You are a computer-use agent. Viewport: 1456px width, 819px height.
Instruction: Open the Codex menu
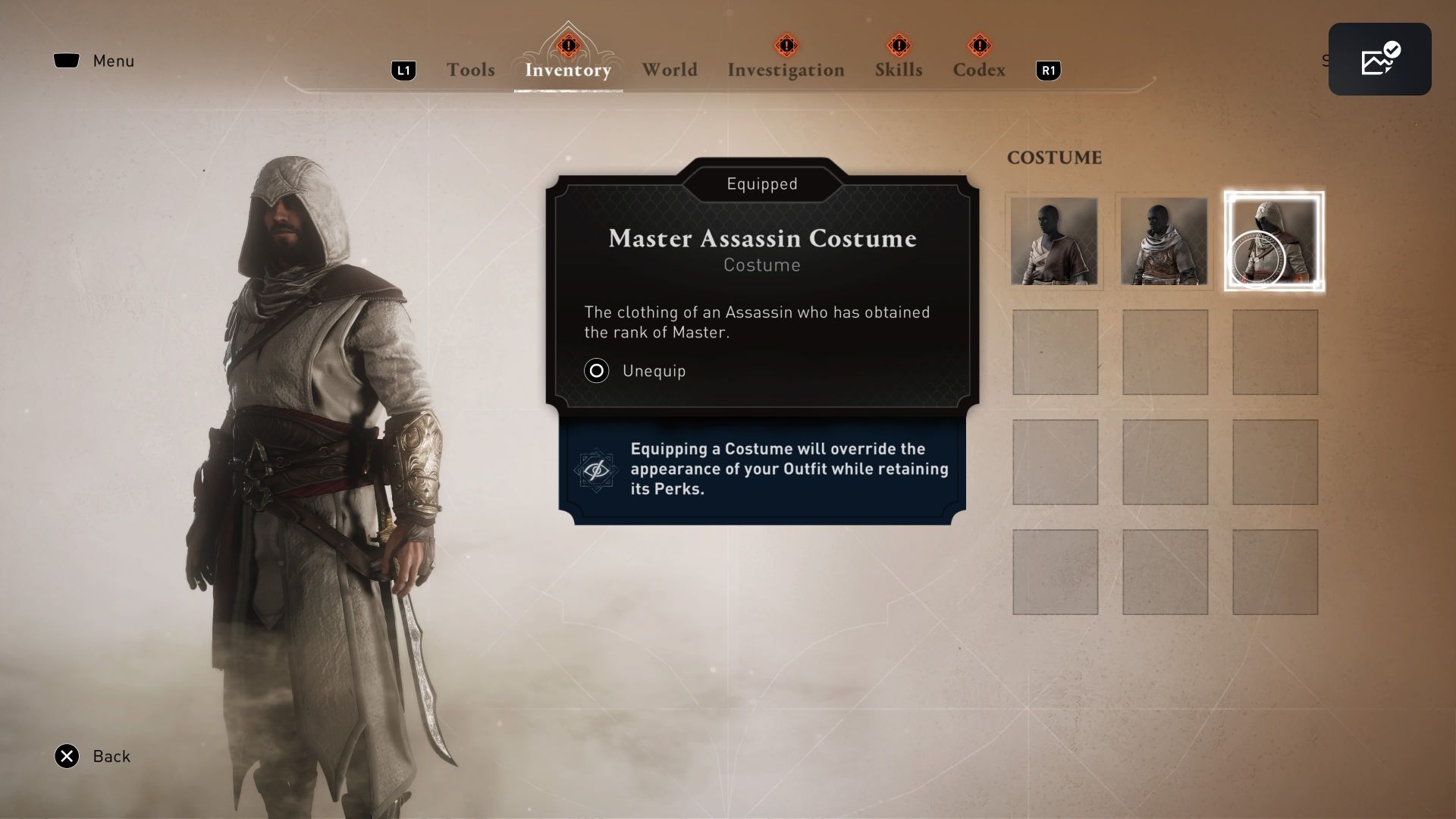pyautogui.click(x=979, y=70)
